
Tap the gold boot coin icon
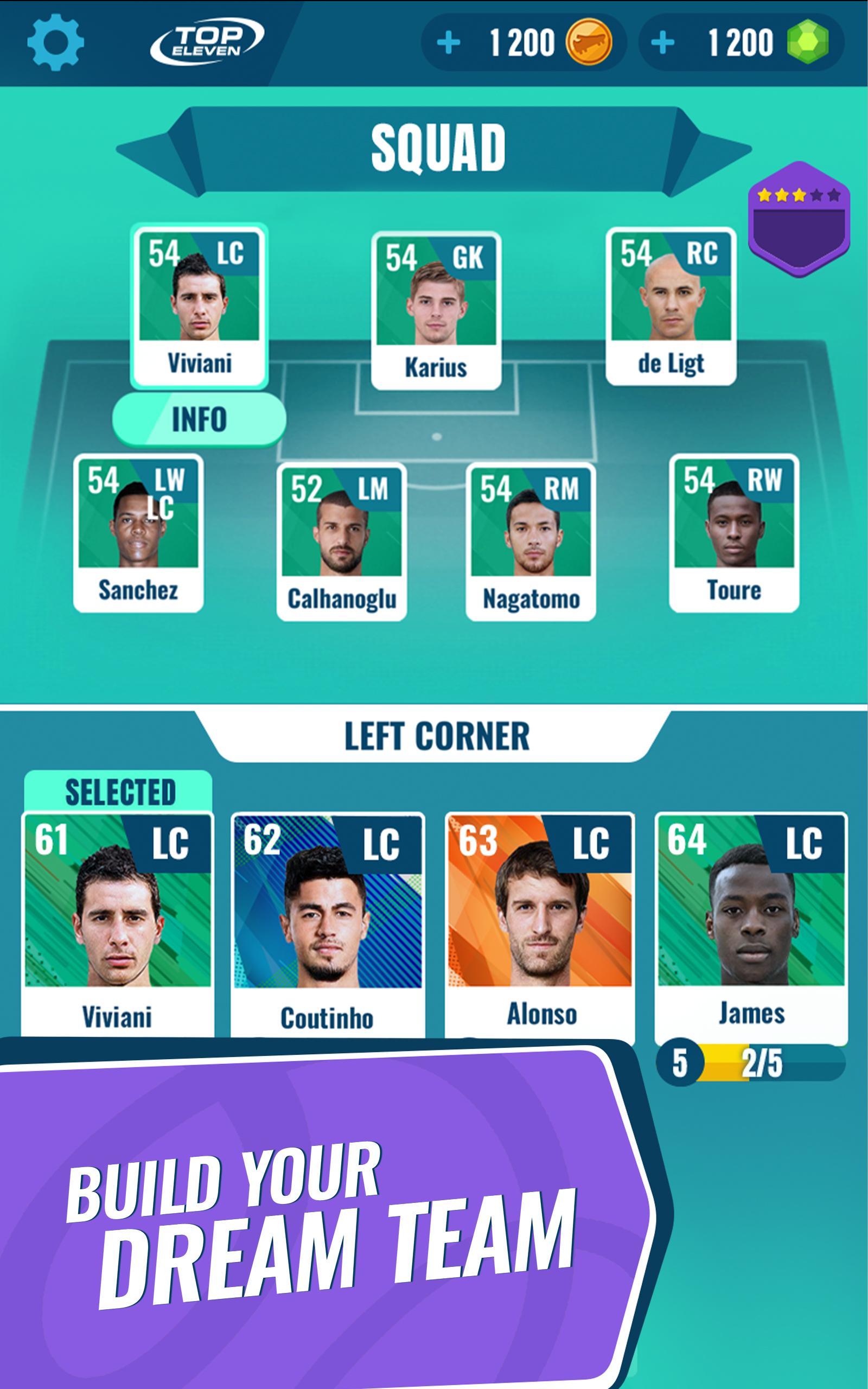(586, 41)
